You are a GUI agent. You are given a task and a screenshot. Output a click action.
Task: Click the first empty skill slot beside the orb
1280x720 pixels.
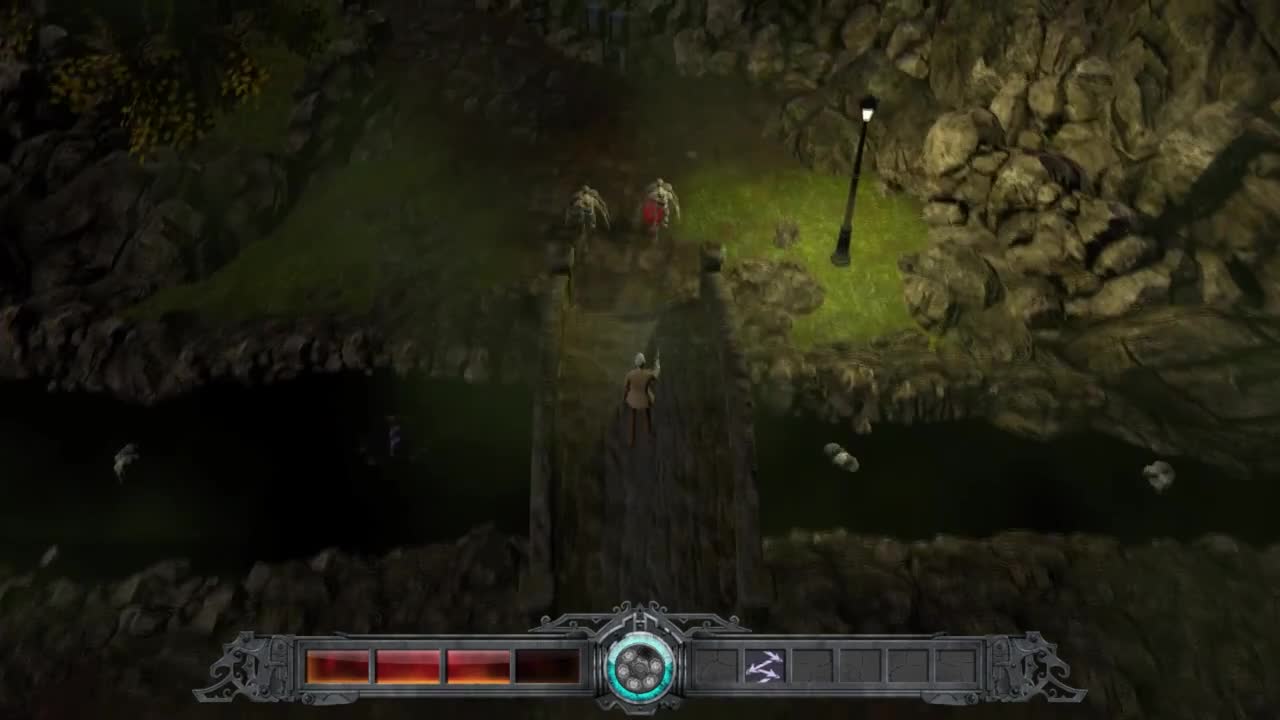[x=719, y=665]
